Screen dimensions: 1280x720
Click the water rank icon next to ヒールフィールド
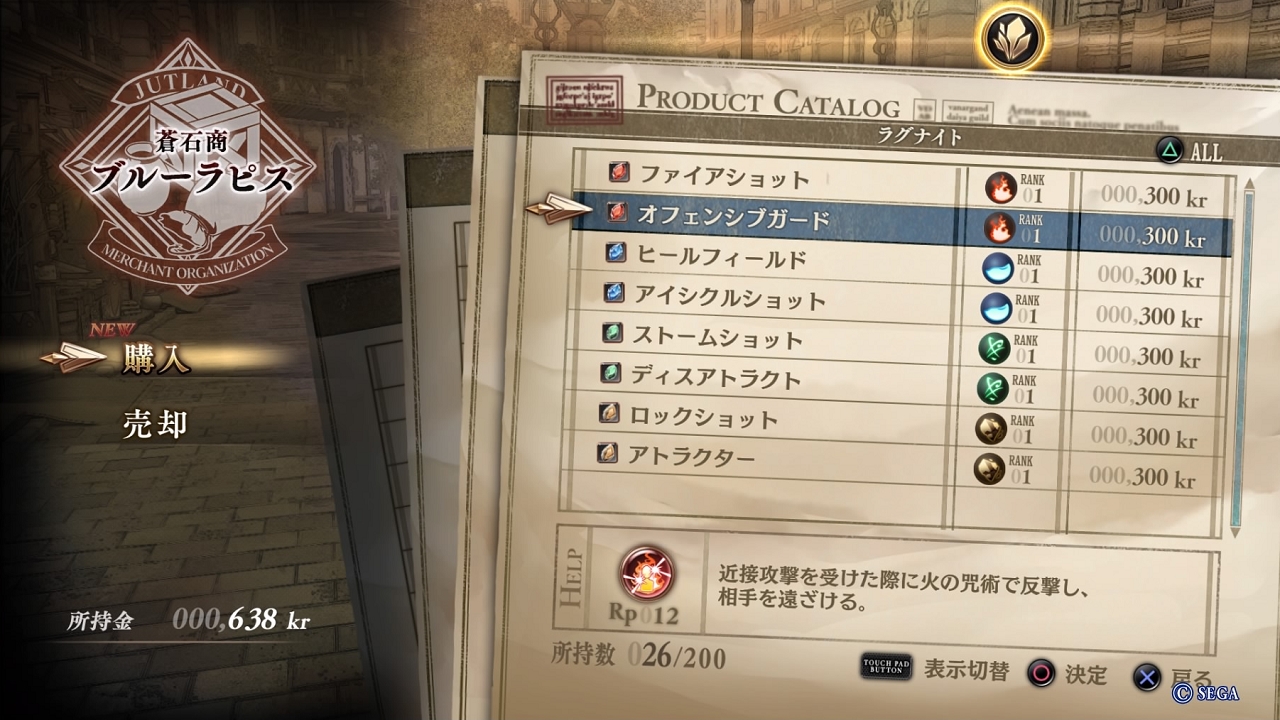point(998,268)
